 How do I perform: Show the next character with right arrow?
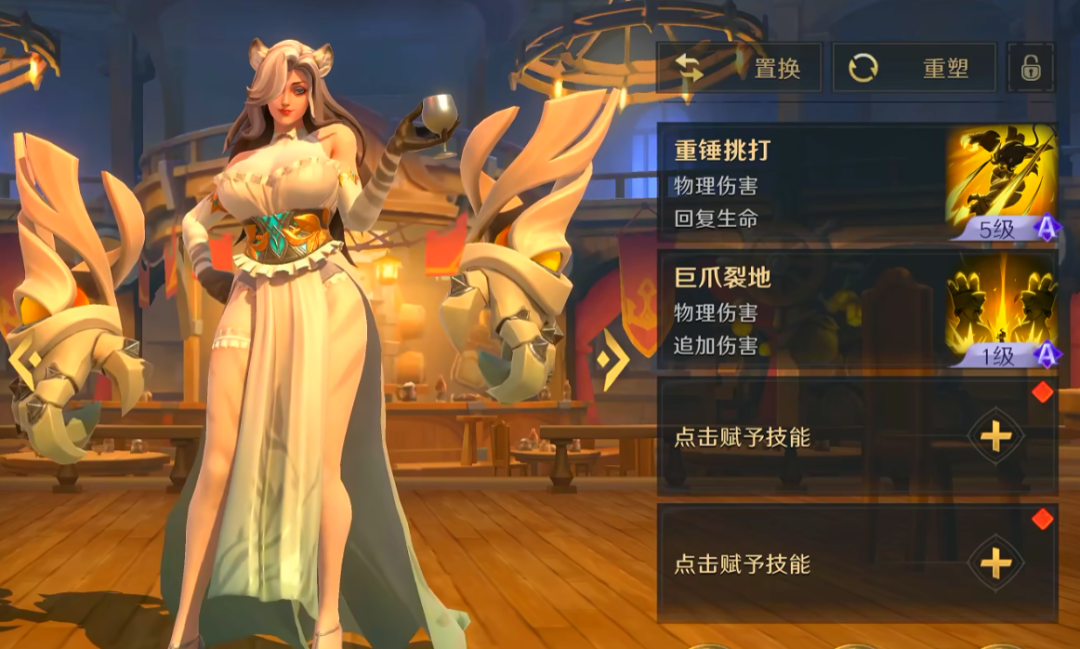coord(612,357)
